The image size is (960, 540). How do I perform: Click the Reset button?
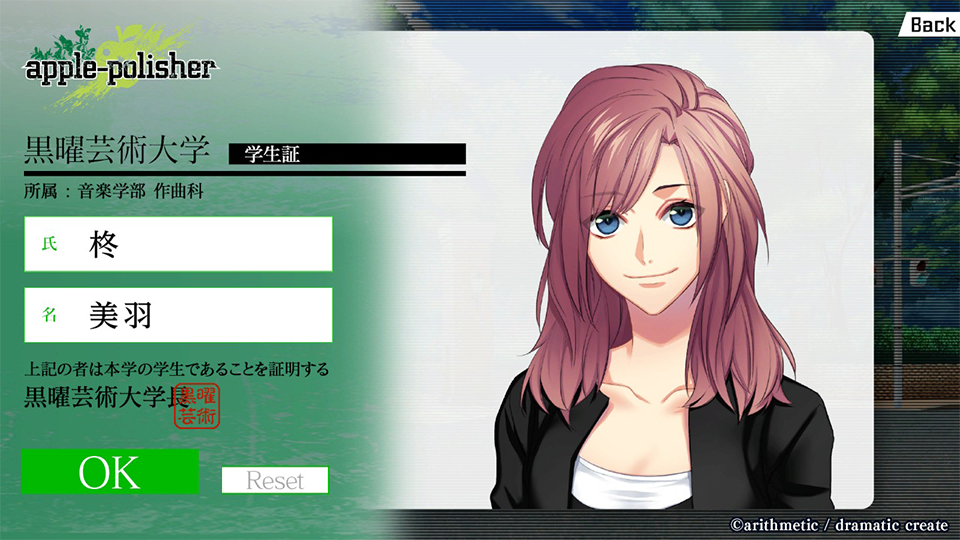click(x=275, y=480)
